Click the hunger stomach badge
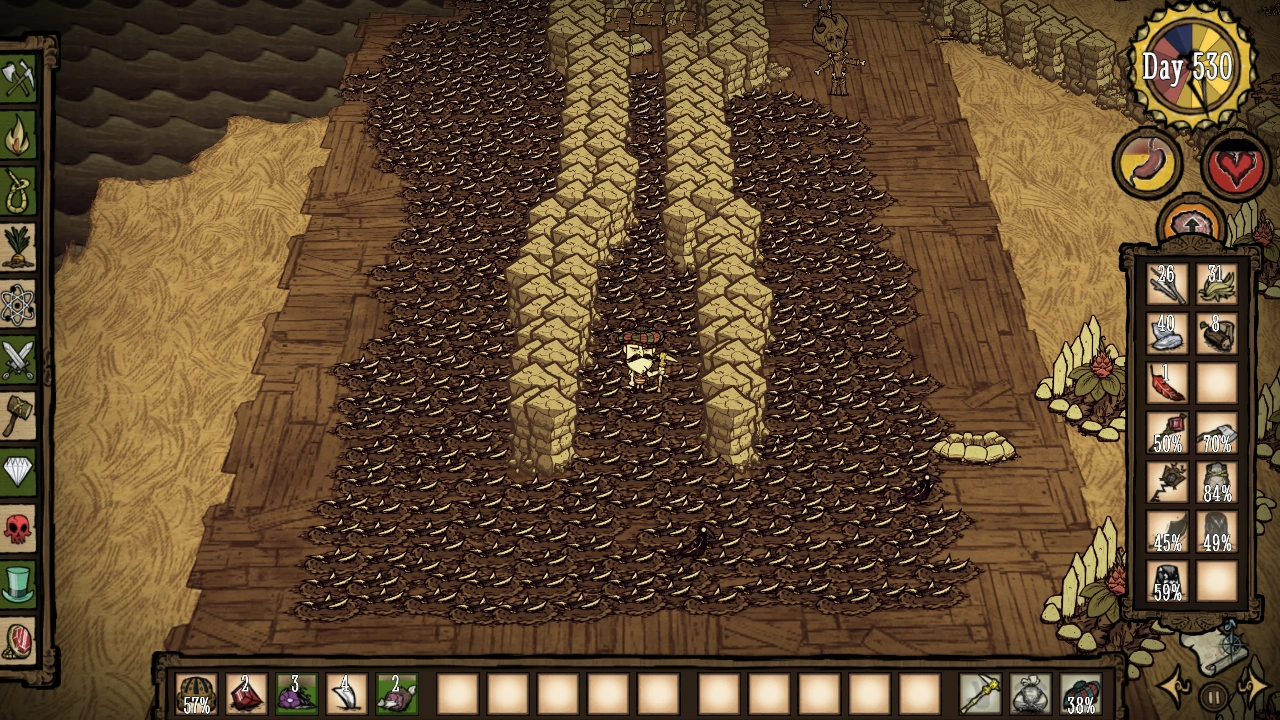Image resolution: width=1280 pixels, height=720 pixels. click(x=1146, y=162)
